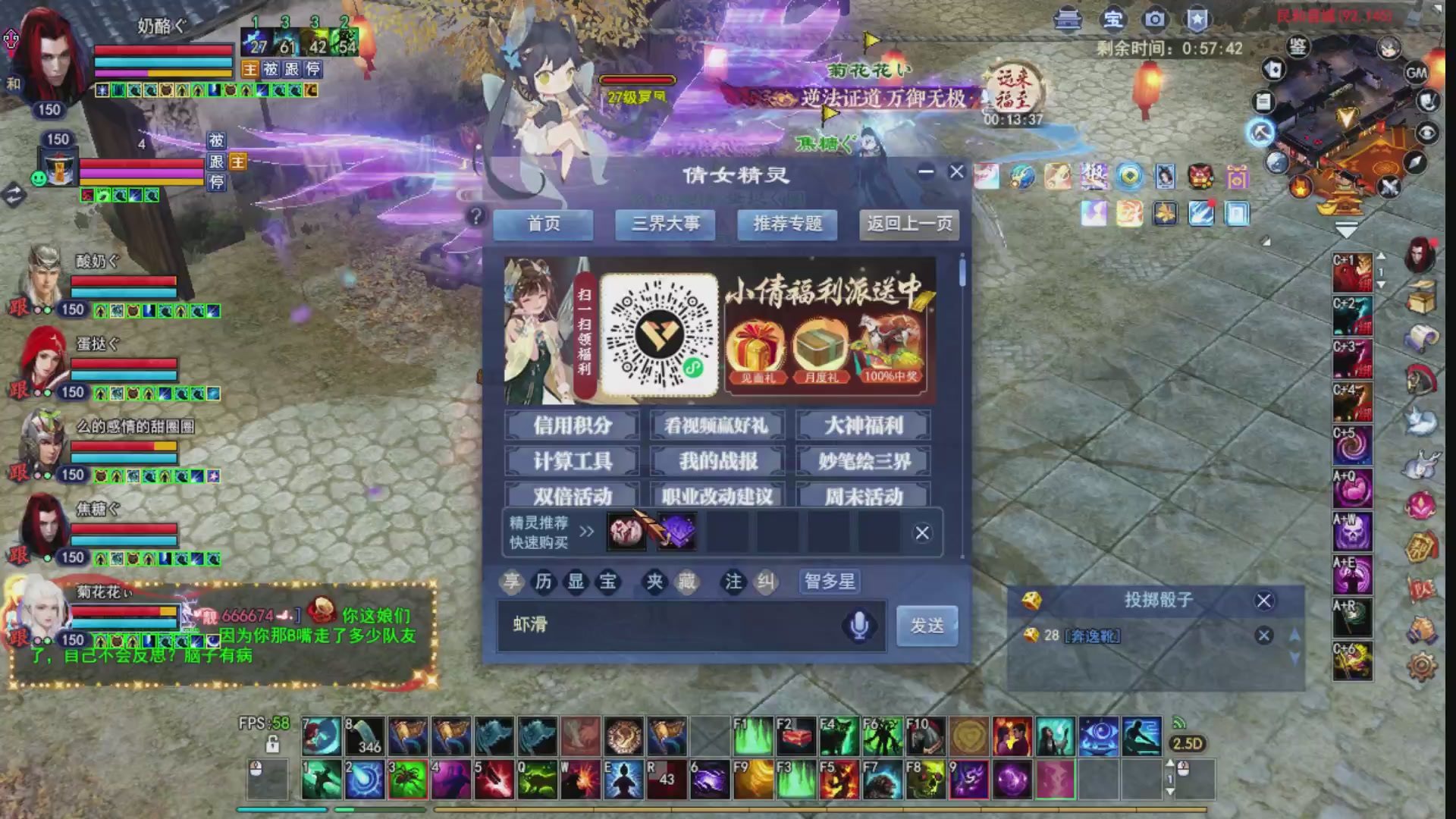Switch to the 三界大事 tab

665,224
